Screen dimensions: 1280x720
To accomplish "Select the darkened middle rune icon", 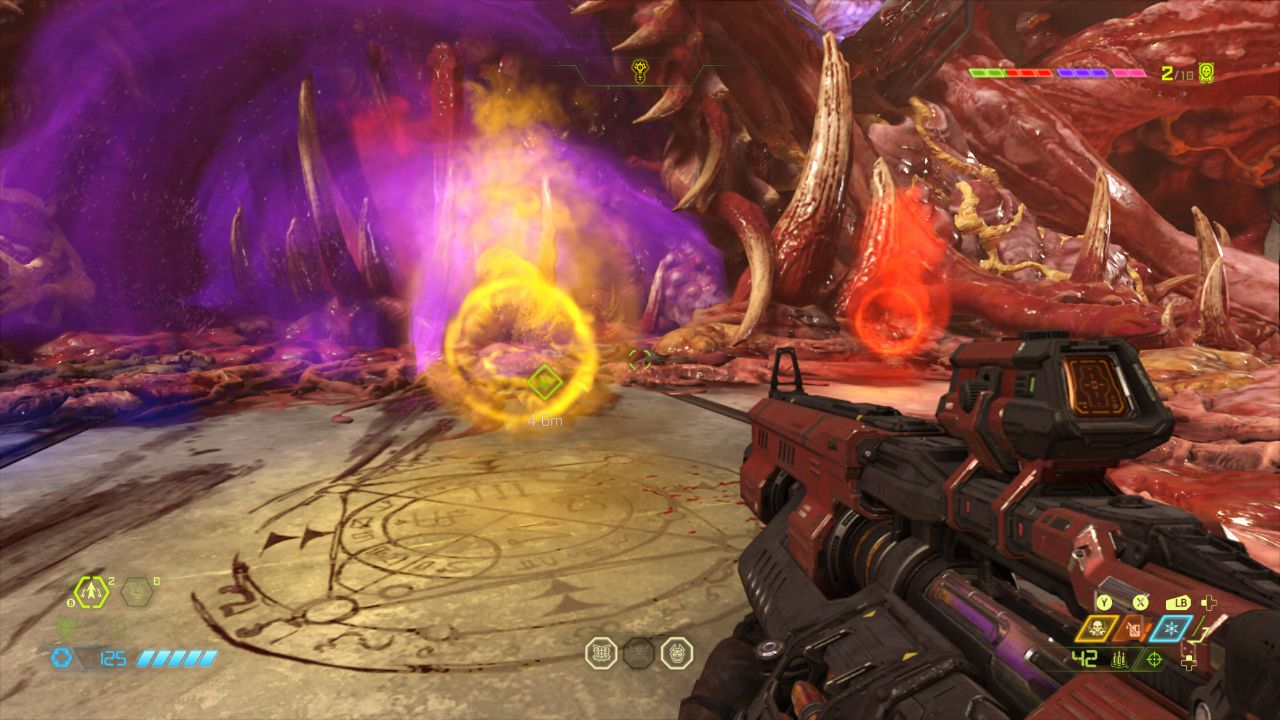I will [639, 653].
